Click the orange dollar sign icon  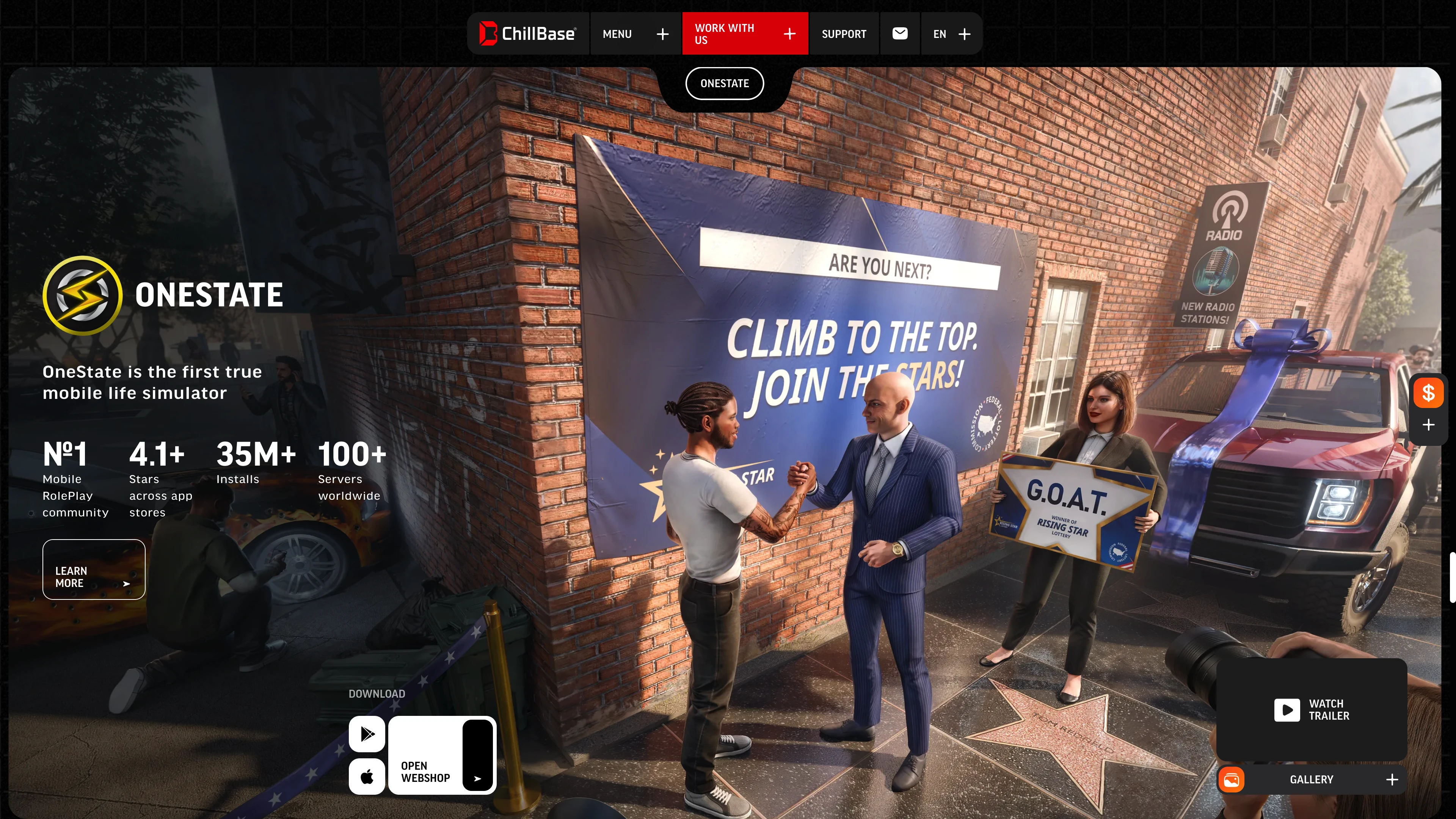(1428, 393)
